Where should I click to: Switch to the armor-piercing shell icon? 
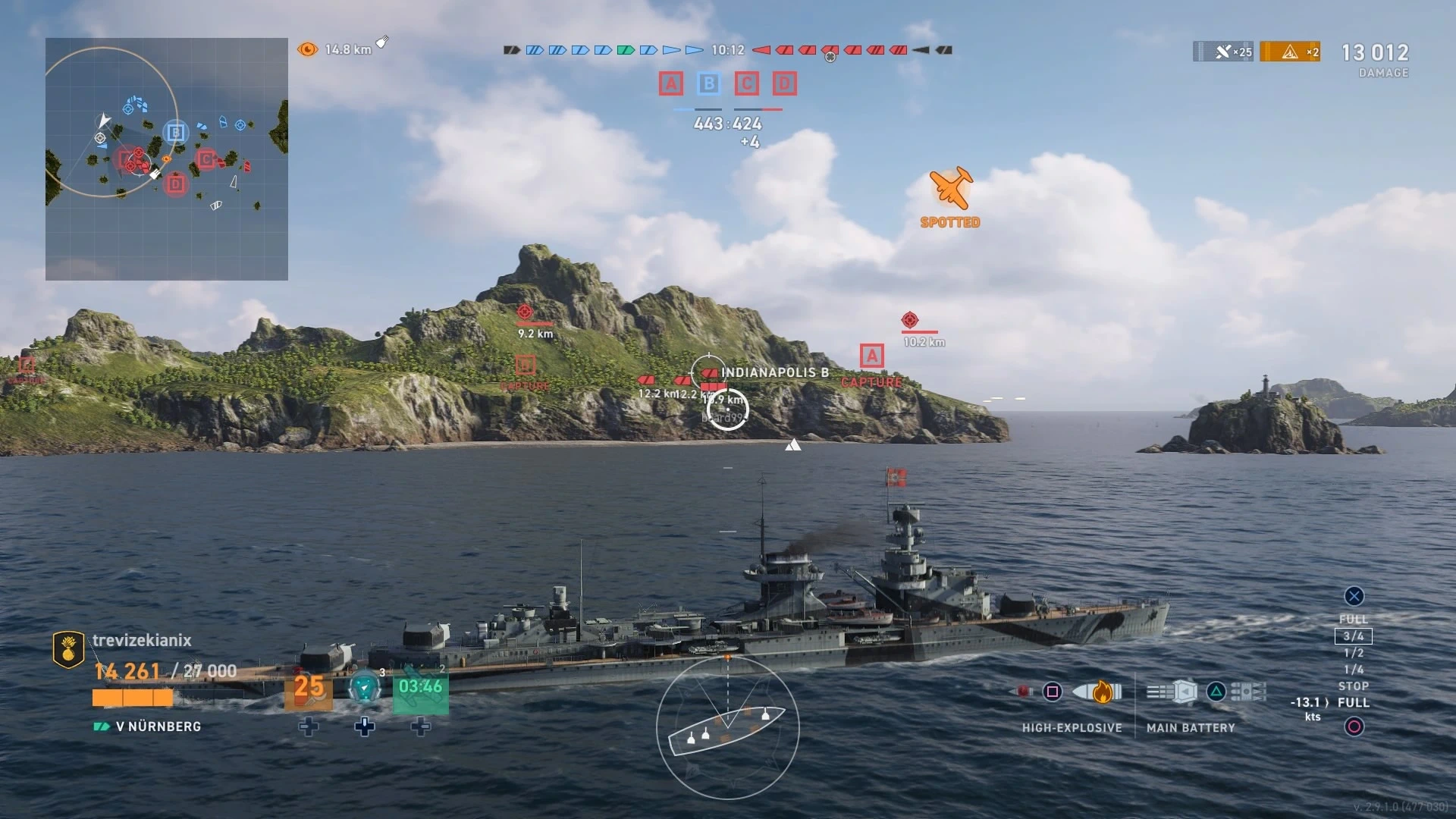pyautogui.click(x=1024, y=692)
